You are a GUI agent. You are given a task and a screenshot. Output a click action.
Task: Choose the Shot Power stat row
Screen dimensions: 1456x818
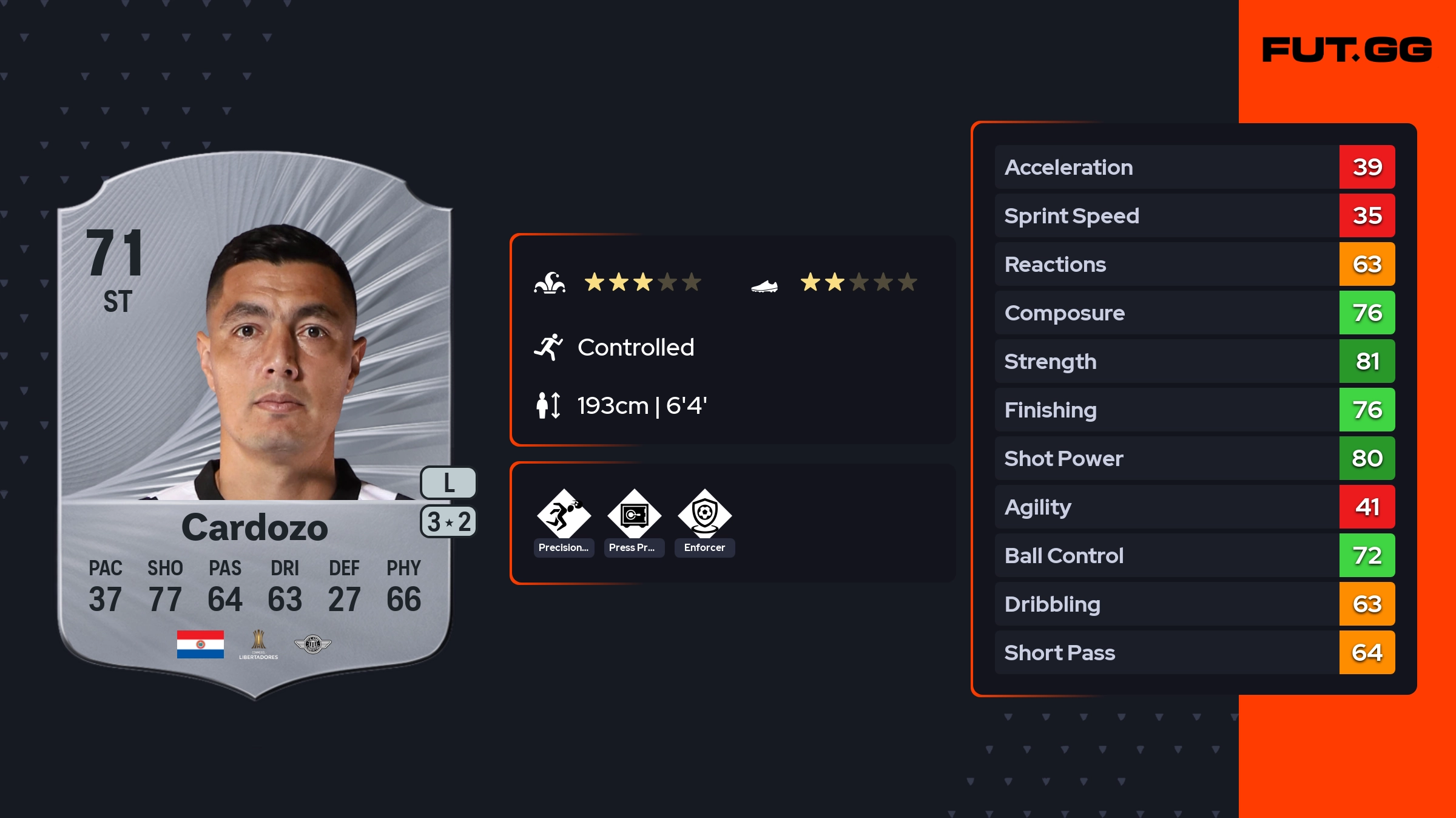point(1194,458)
